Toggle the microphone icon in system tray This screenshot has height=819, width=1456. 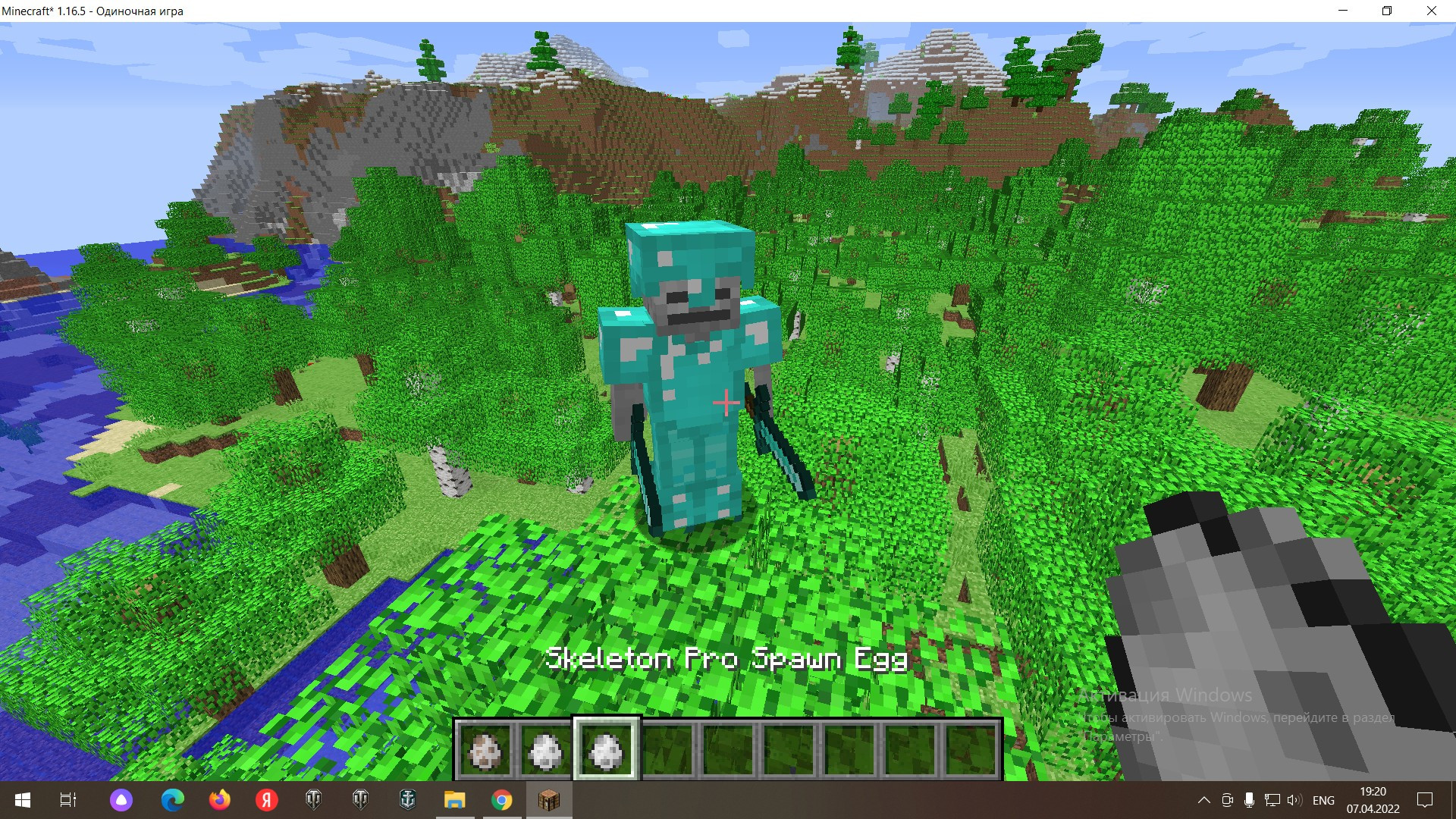point(1250,800)
